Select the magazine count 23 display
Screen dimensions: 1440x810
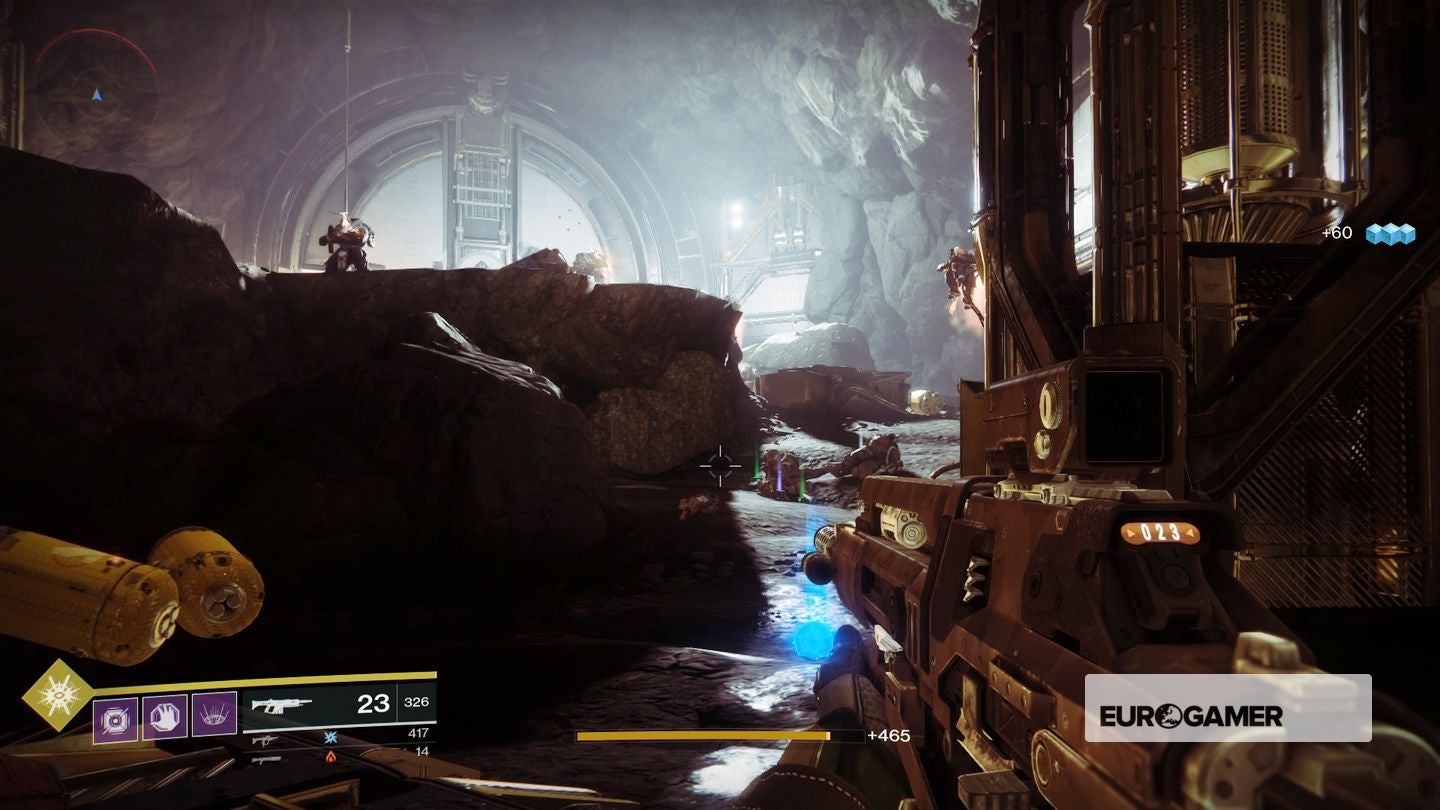(x=372, y=704)
